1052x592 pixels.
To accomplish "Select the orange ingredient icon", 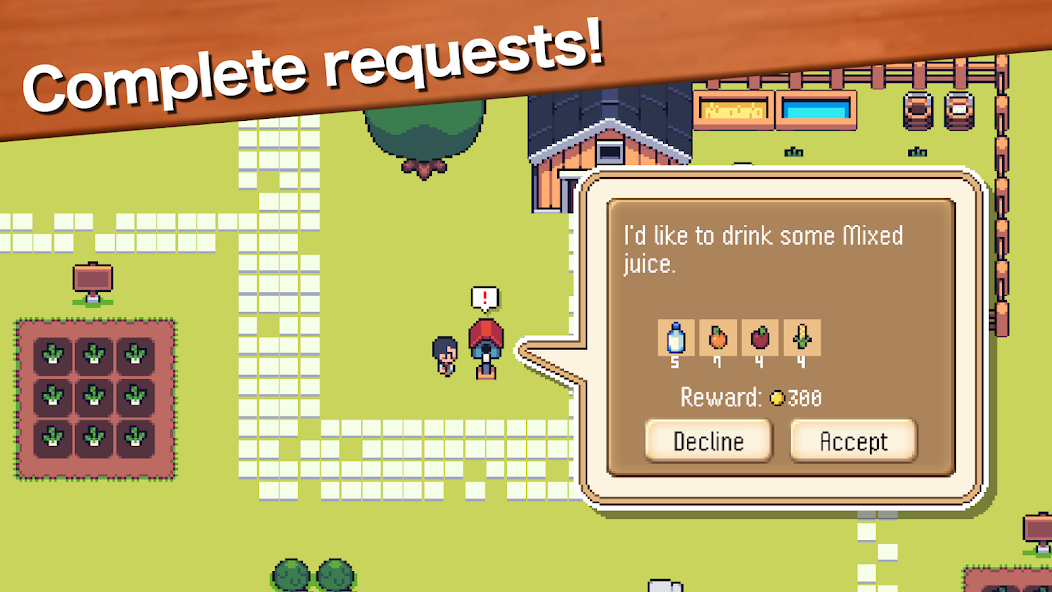I will coord(717,337).
